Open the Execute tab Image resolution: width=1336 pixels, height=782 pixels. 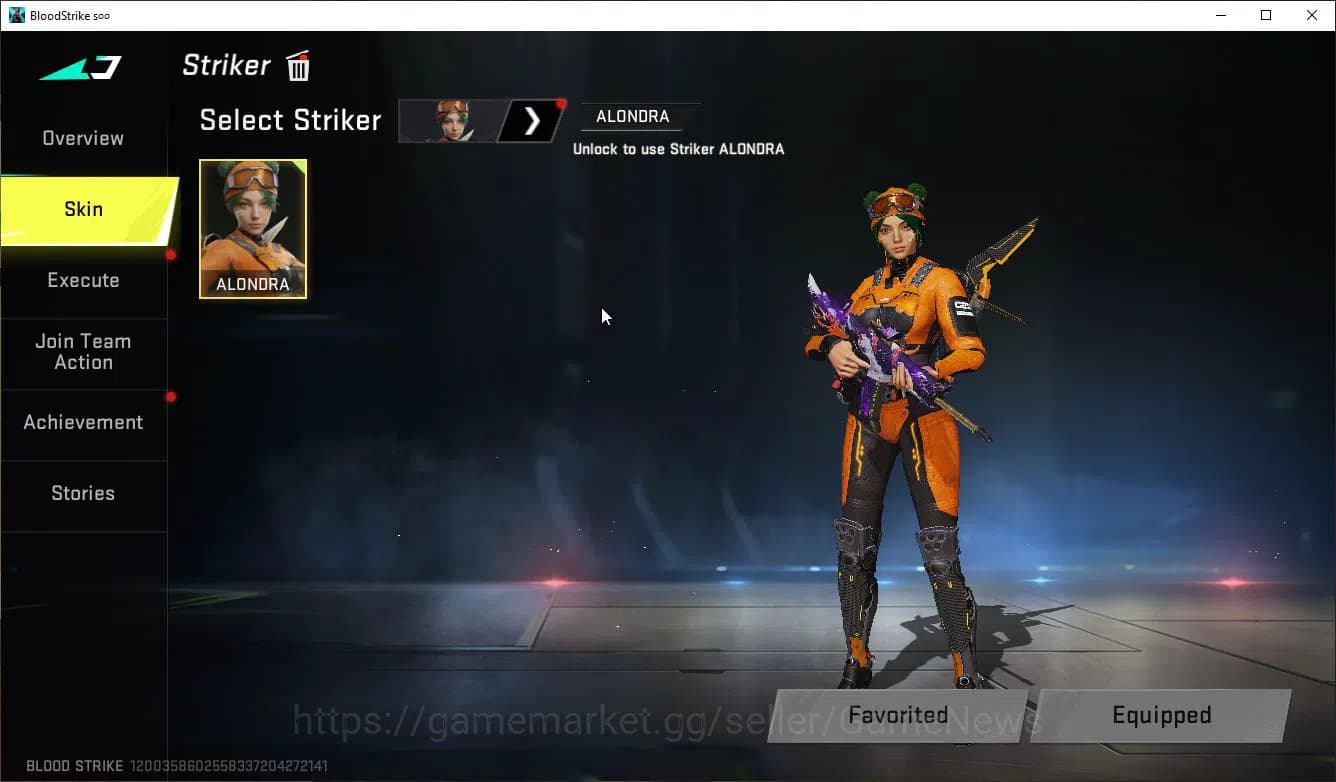point(83,280)
